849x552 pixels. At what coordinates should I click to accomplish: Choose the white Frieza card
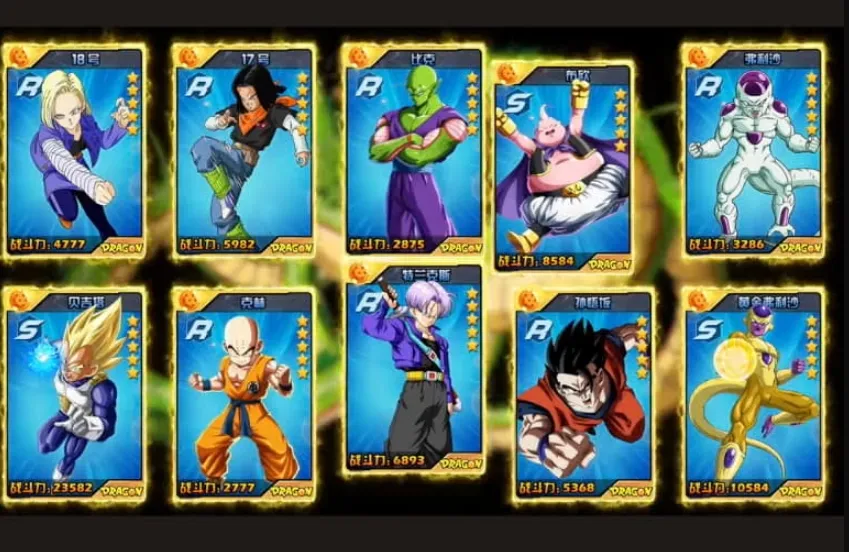[x=754, y=150]
